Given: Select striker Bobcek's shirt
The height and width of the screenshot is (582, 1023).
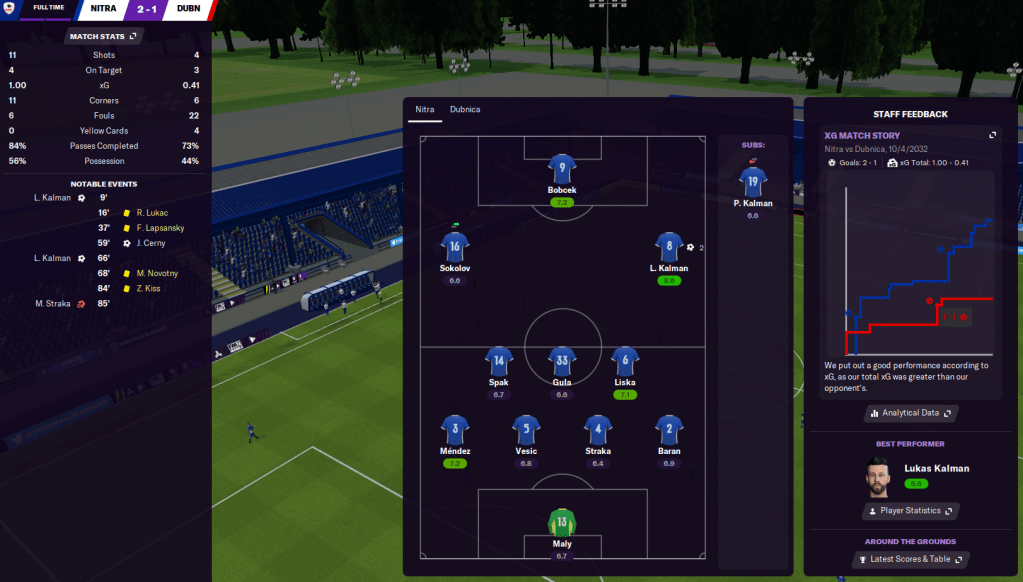Looking at the screenshot, I should (x=562, y=169).
